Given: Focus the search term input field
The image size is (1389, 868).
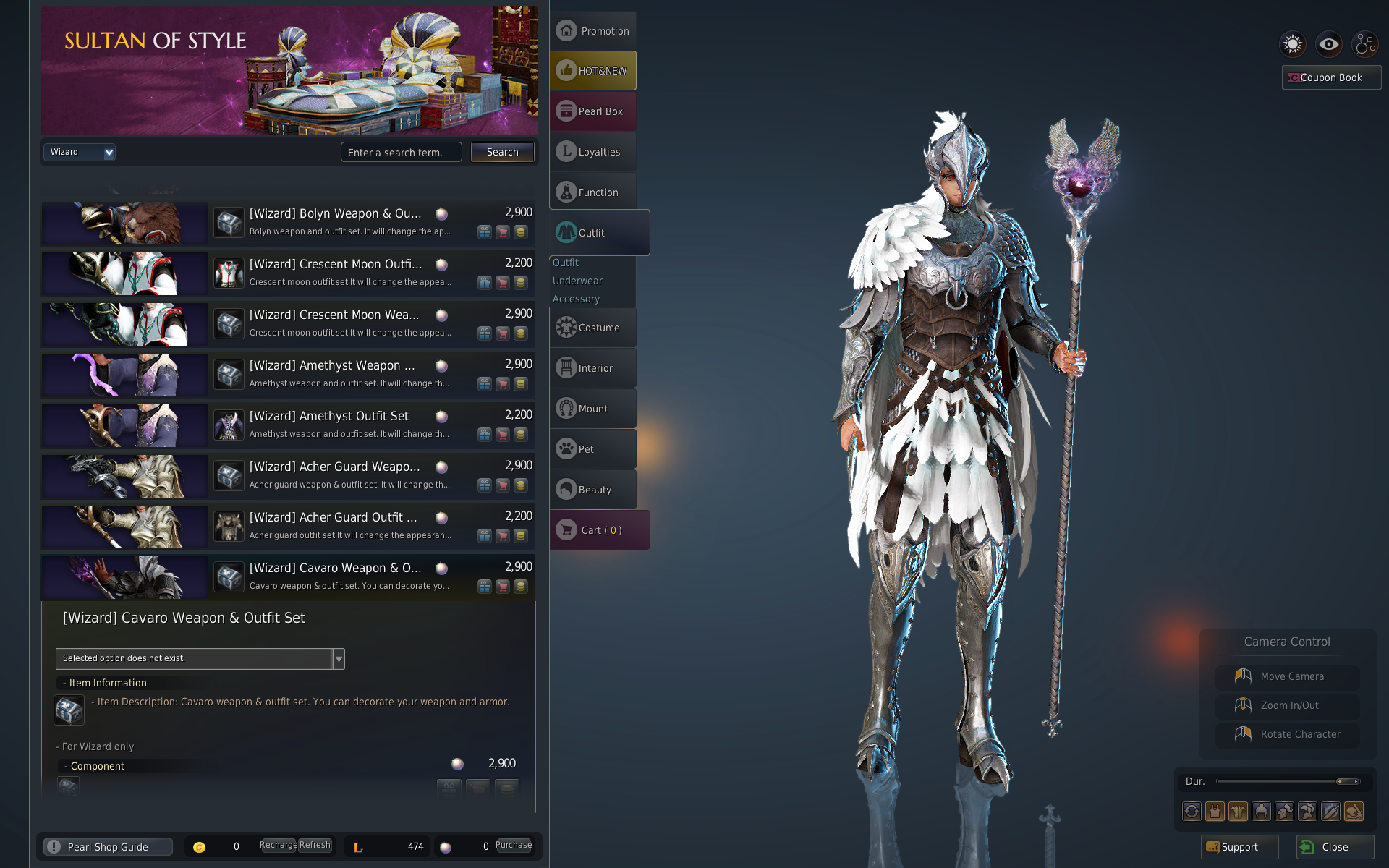Looking at the screenshot, I should pos(401,153).
